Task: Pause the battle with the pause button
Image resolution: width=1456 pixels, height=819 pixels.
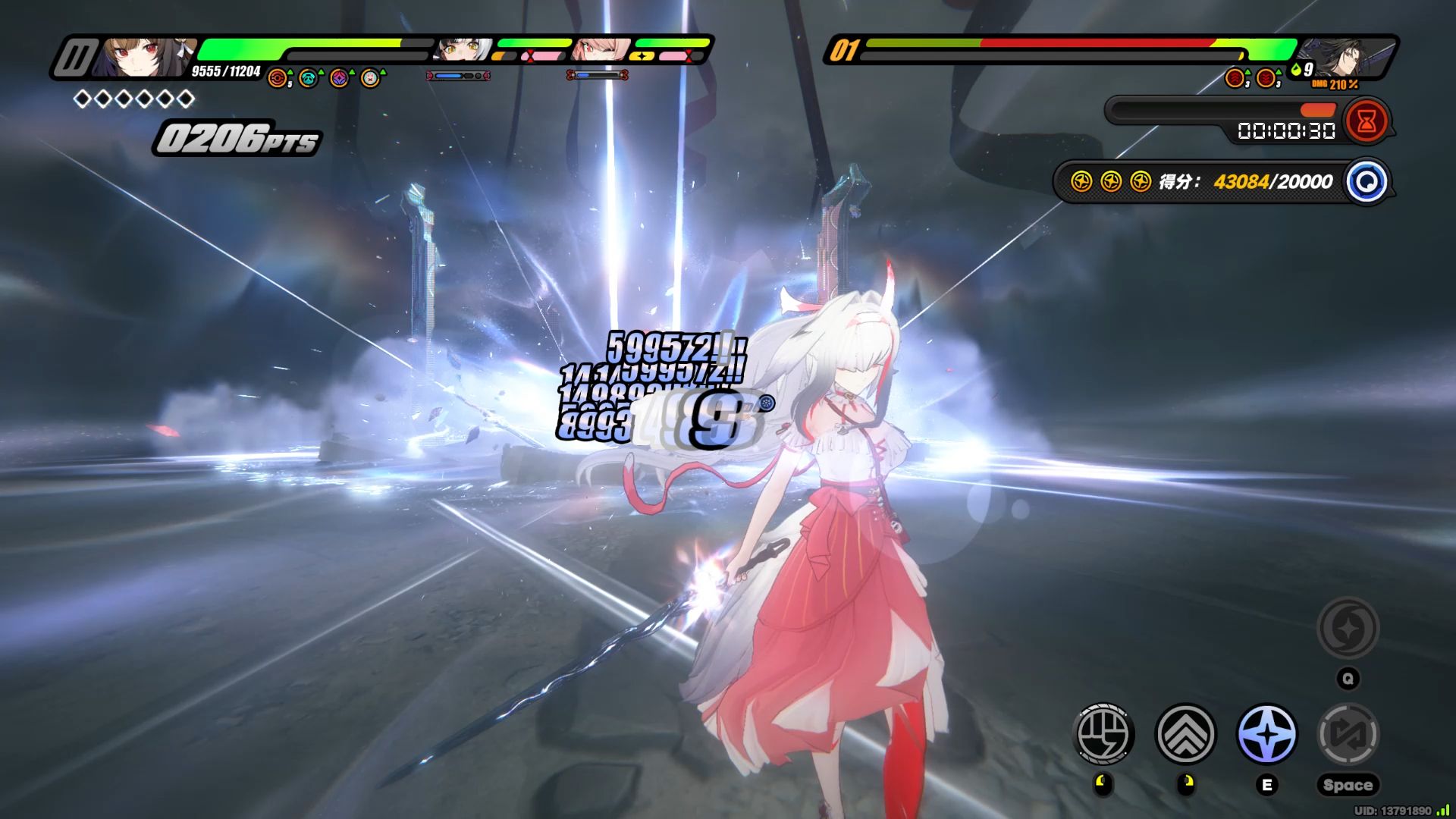Action: coord(75,58)
